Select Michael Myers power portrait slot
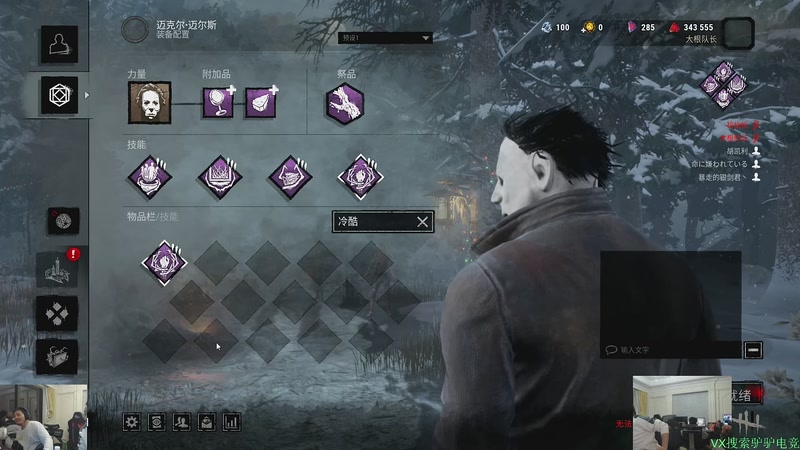 tap(149, 102)
